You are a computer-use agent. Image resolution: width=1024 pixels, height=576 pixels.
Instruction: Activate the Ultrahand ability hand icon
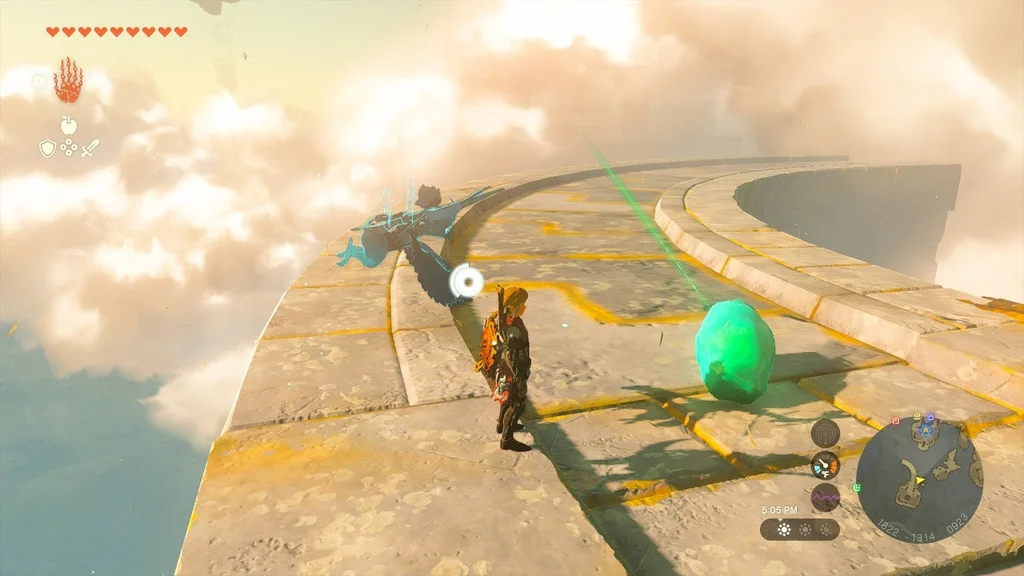tap(68, 81)
